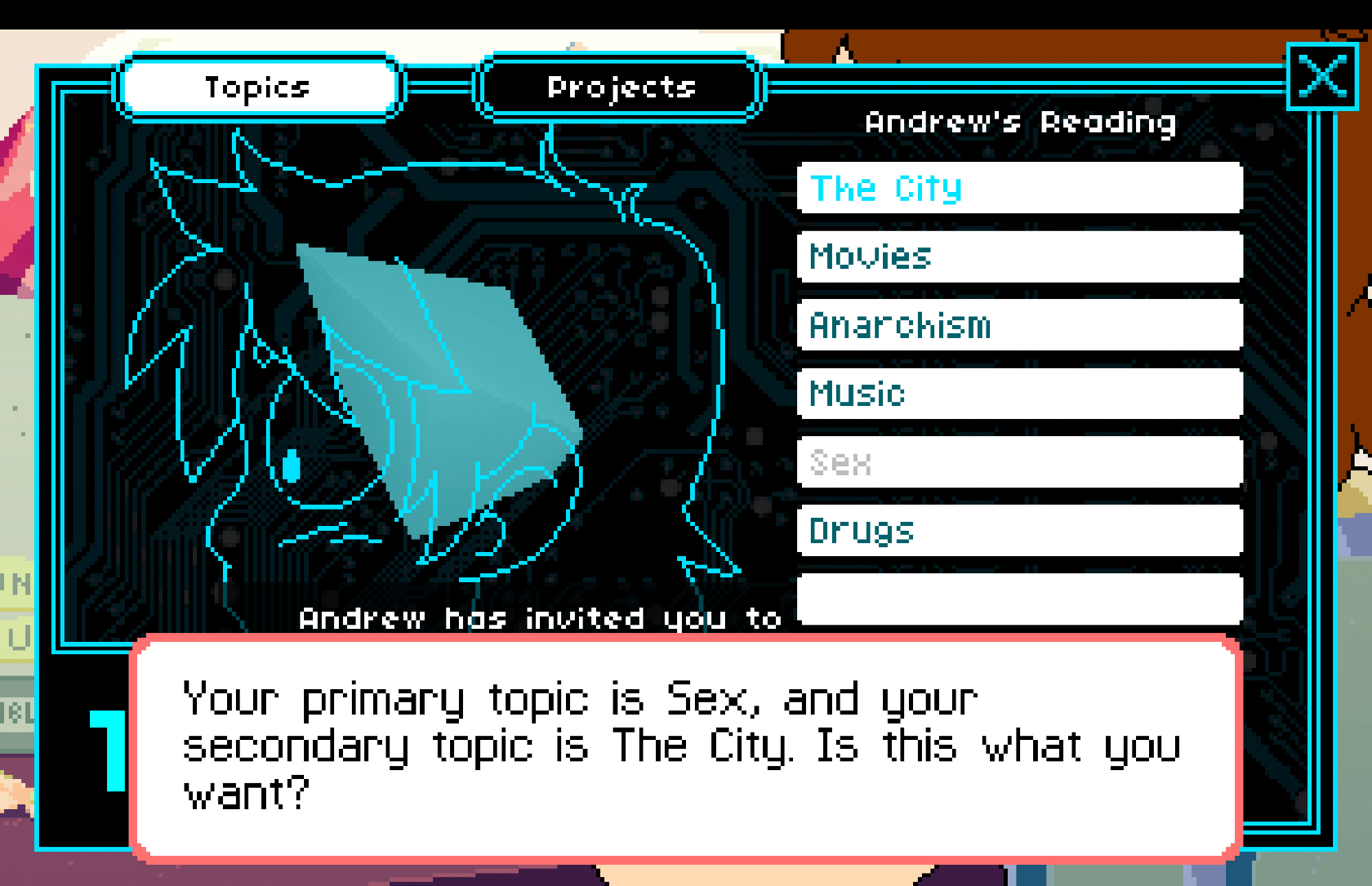Select The City topic

[x=1019, y=189]
